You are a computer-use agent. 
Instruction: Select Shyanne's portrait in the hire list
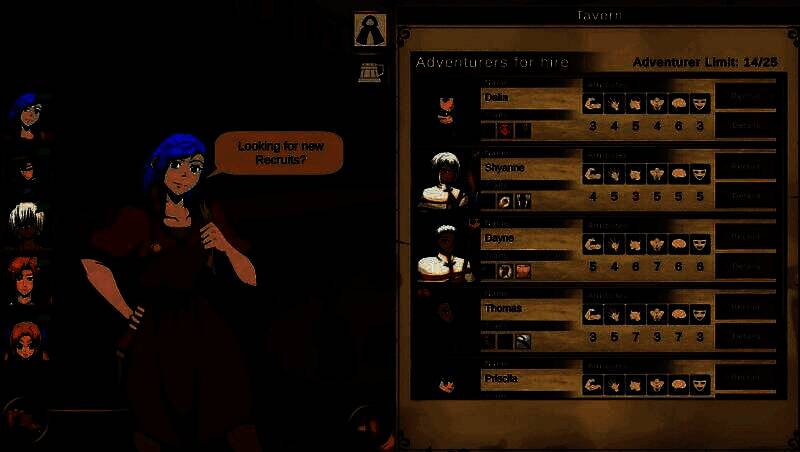click(x=445, y=180)
